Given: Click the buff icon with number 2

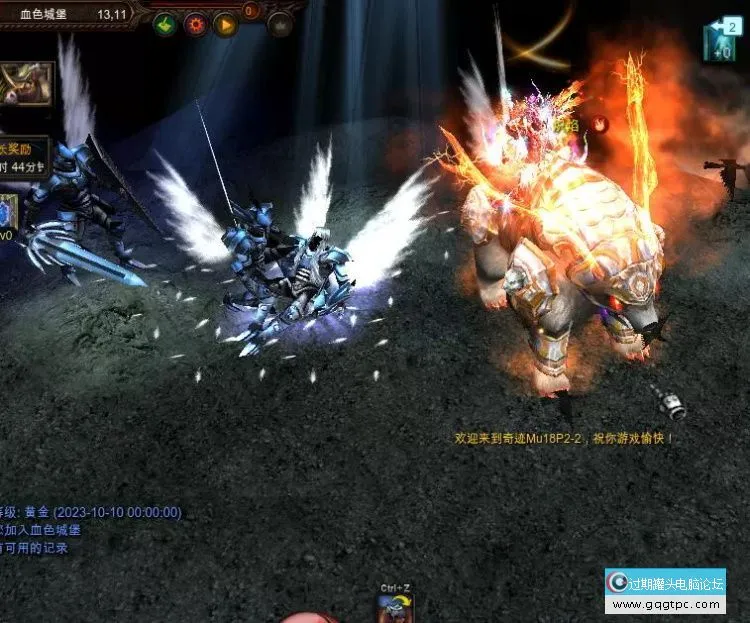Looking at the screenshot, I should [x=720, y=40].
